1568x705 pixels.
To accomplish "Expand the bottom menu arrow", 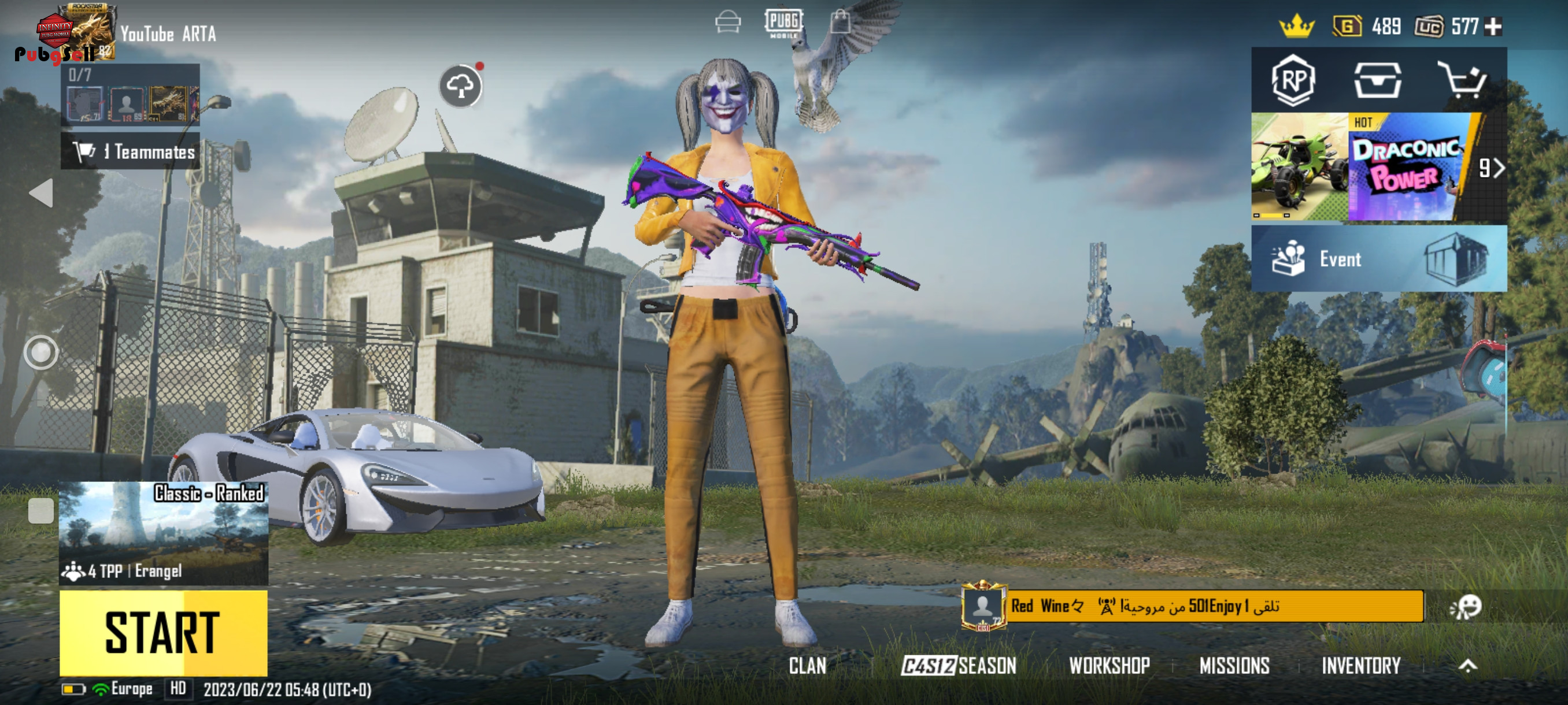I will pyautogui.click(x=1467, y=666).
